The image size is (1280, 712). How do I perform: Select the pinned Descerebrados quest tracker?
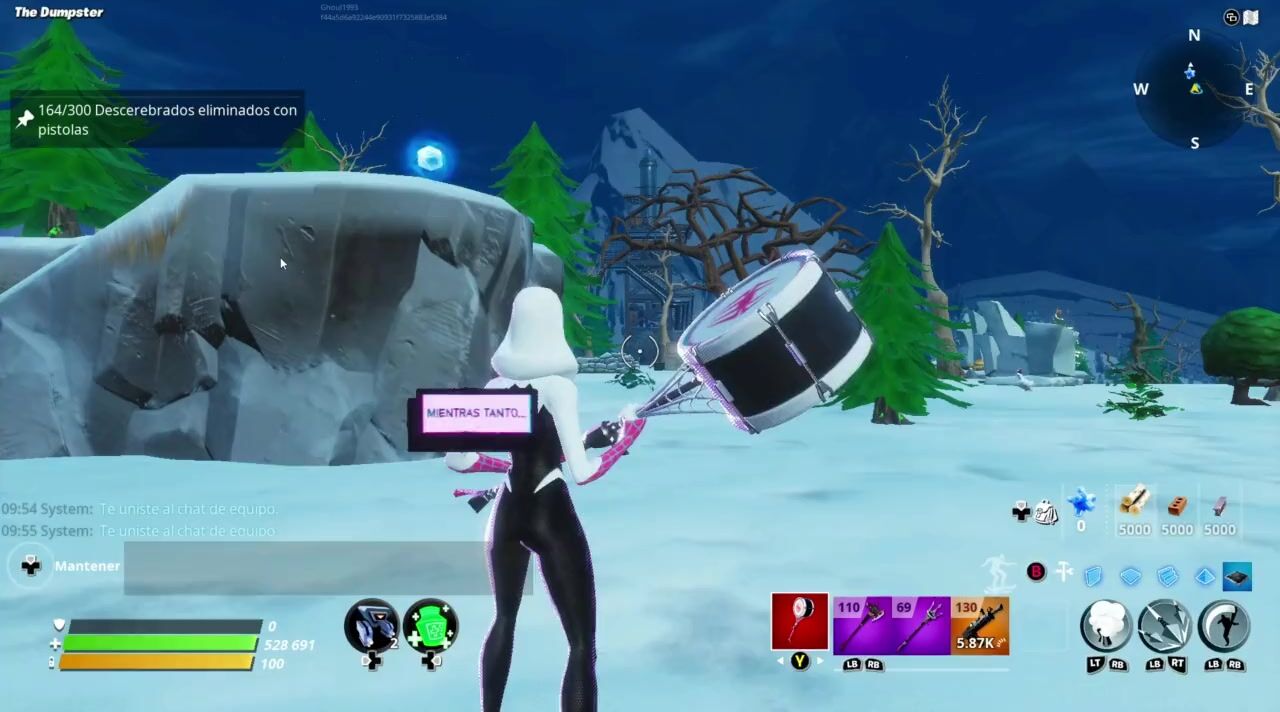(x=156, y=120)
